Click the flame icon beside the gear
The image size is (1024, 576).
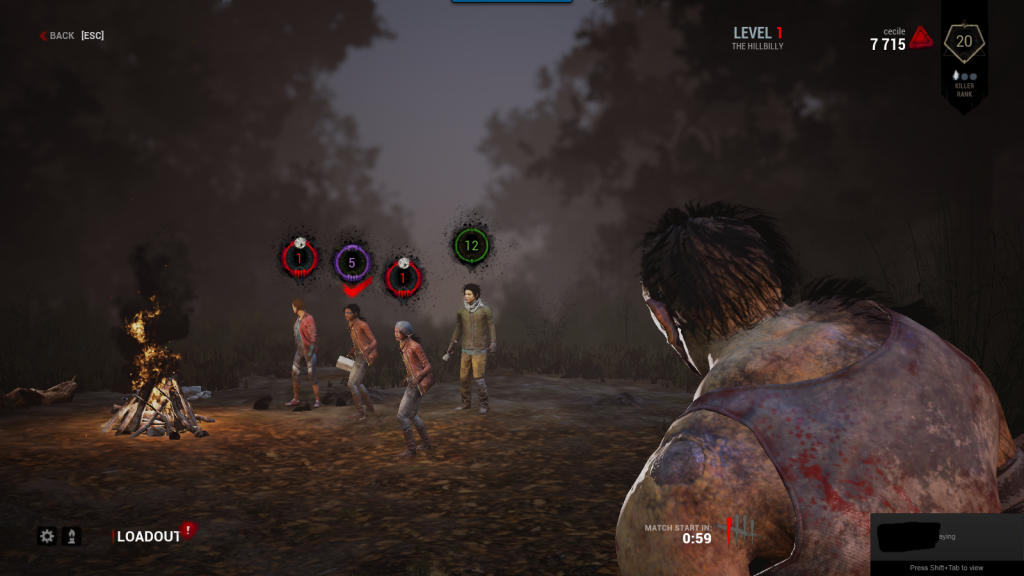tap(72, 536)
